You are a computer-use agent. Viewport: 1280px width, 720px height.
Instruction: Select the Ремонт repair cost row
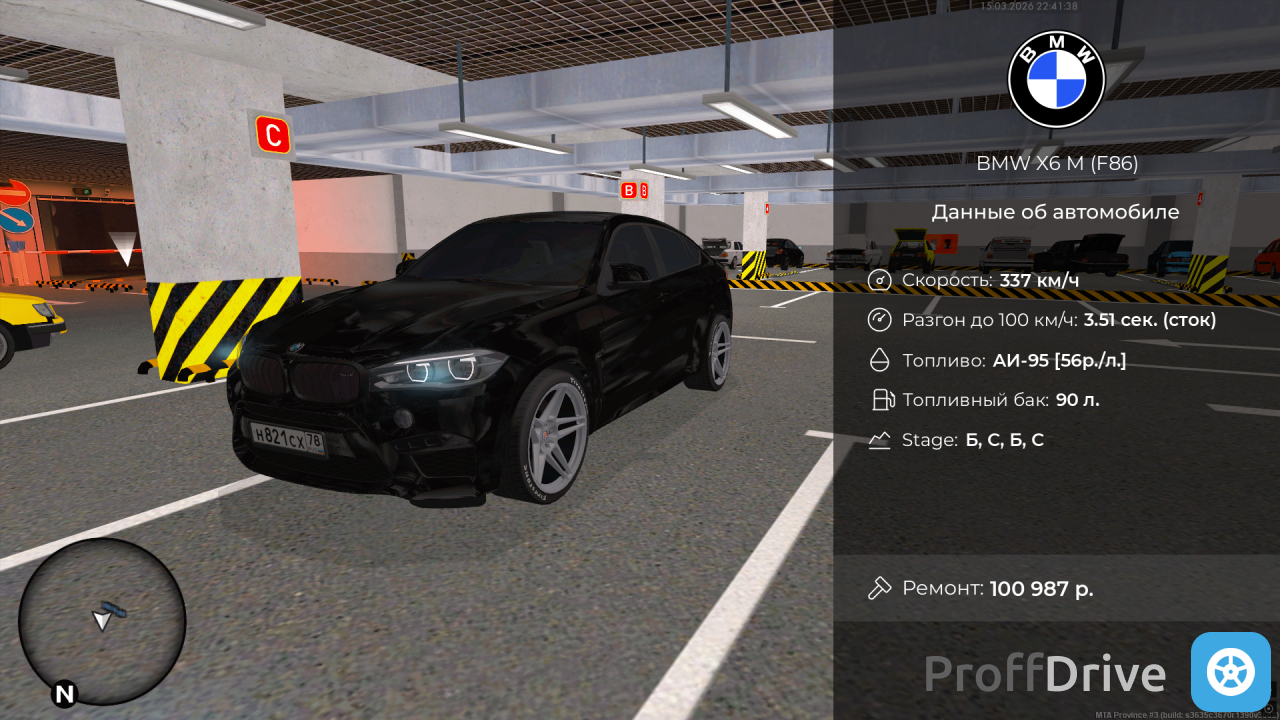coord(1055,588)
